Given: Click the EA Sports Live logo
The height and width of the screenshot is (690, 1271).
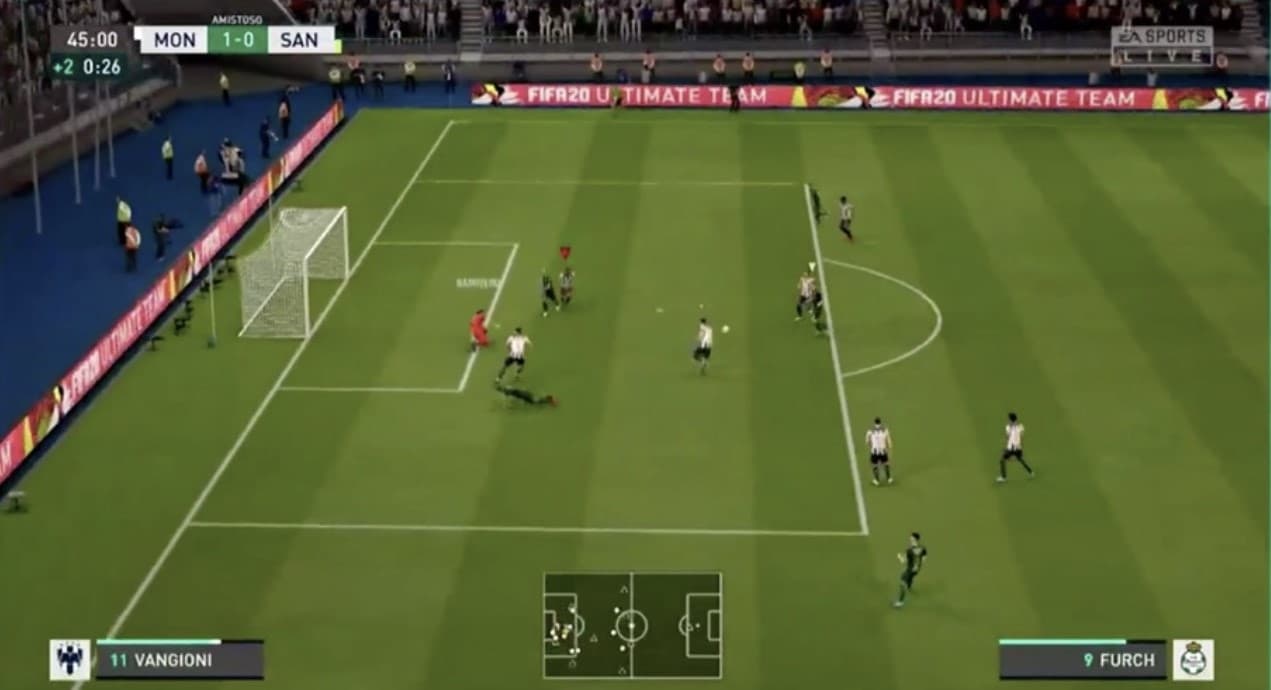Looking at the screenshot, I should (1161, 46).
